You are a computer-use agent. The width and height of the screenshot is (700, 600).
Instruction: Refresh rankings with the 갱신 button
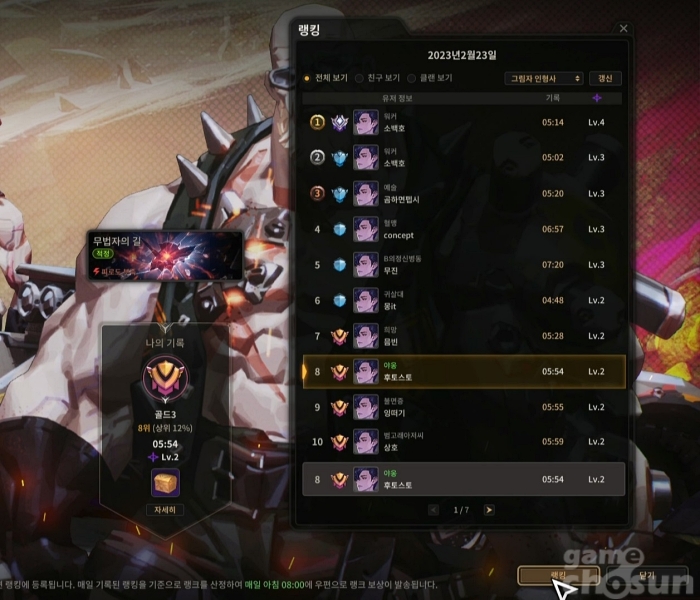point(605,78)
